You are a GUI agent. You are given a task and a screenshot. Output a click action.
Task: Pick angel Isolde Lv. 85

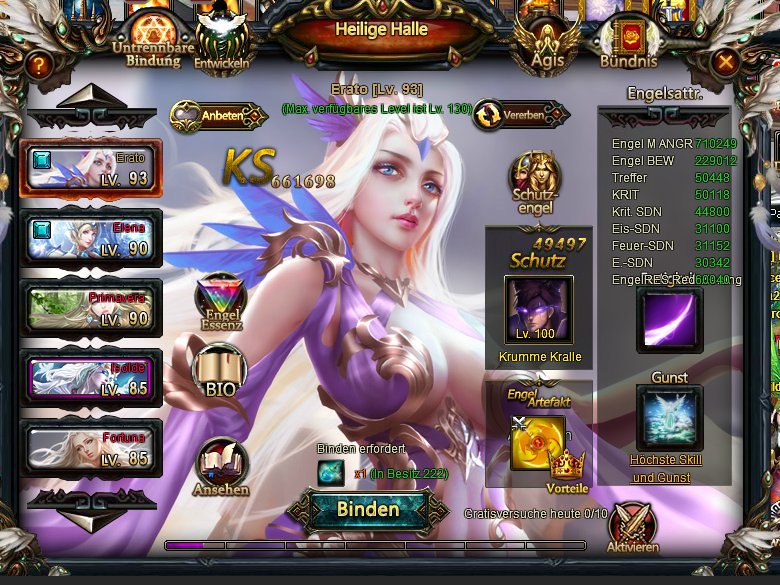click(90, 378)
